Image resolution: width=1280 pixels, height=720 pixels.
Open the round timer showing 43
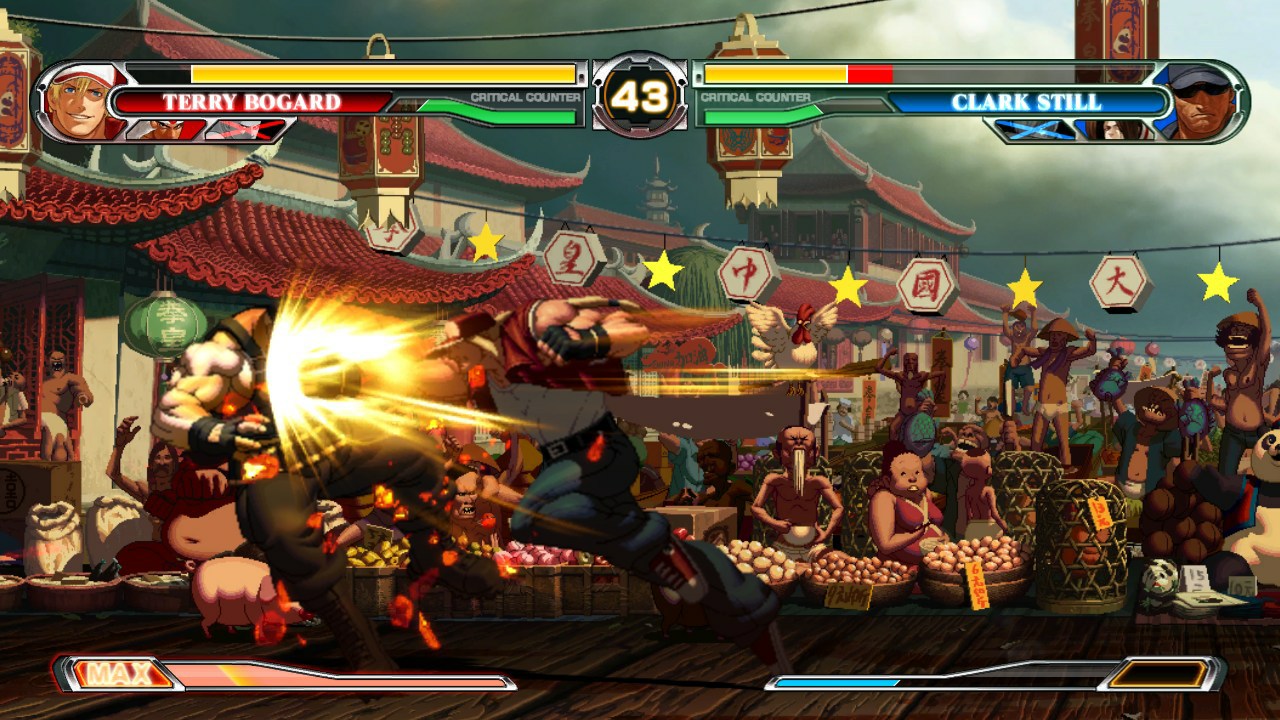(x=640, y=95)
